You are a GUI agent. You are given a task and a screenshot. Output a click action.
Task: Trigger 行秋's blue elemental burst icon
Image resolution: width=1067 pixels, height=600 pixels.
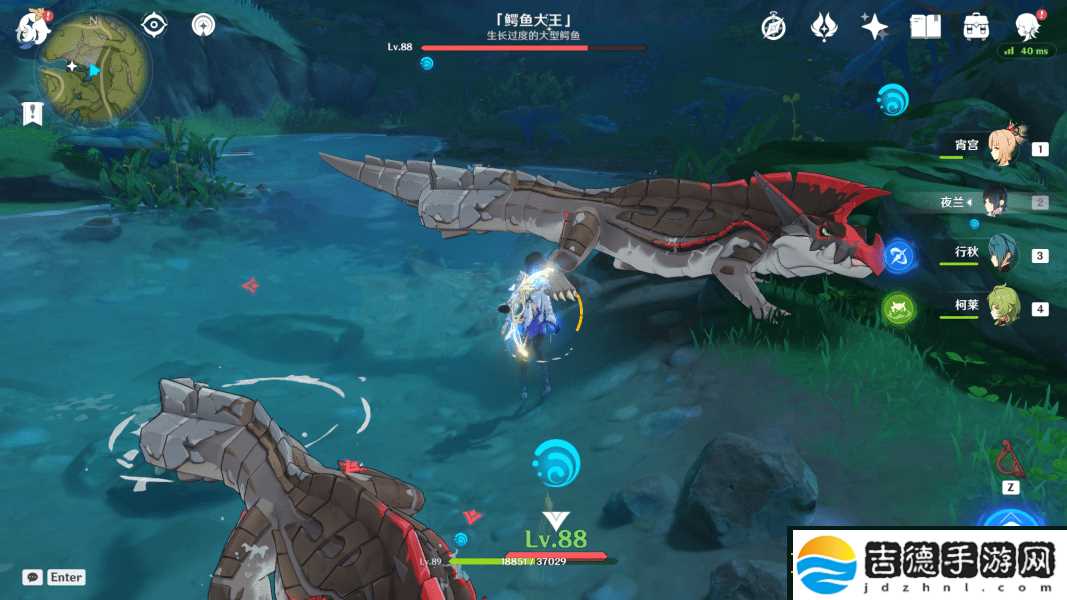[x=898, y=255]
